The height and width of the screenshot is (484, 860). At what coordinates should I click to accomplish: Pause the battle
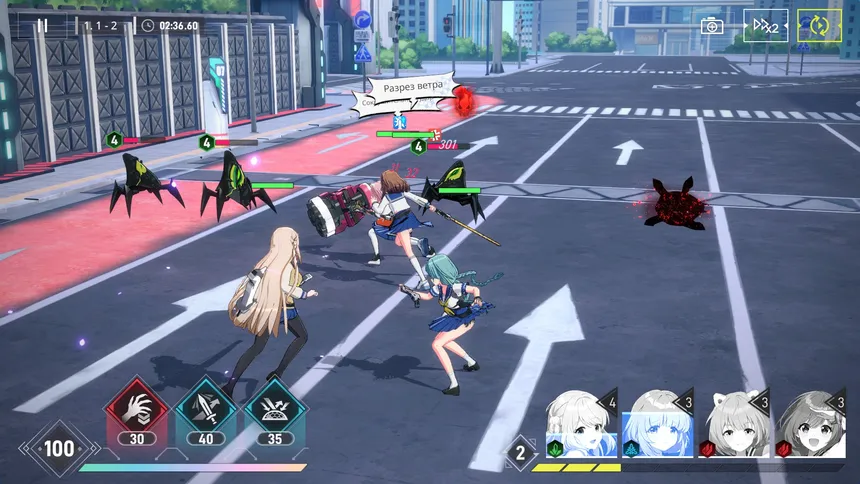tap(42, 25)
